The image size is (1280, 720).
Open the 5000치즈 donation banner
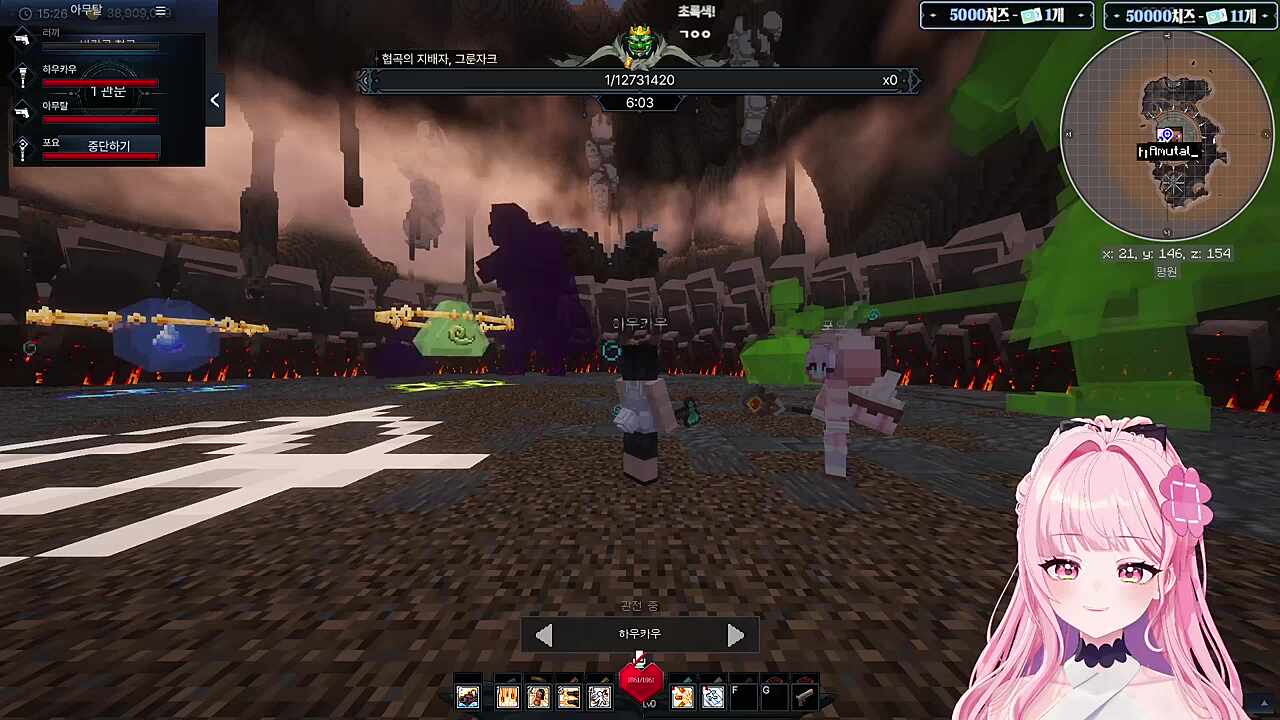[x=1006, y=16]
